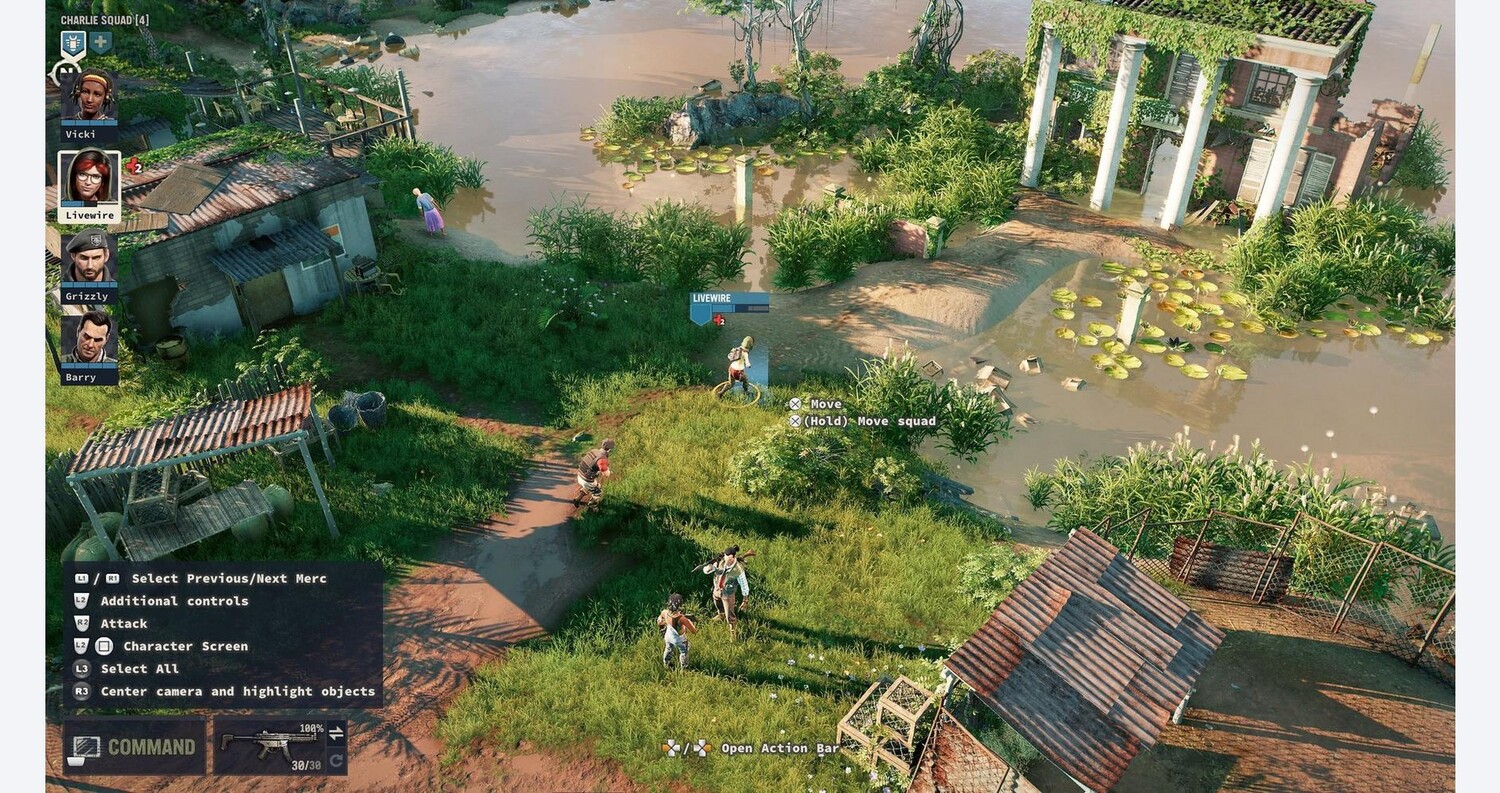Swap weapons with the arrows icon

pos(336,733)
